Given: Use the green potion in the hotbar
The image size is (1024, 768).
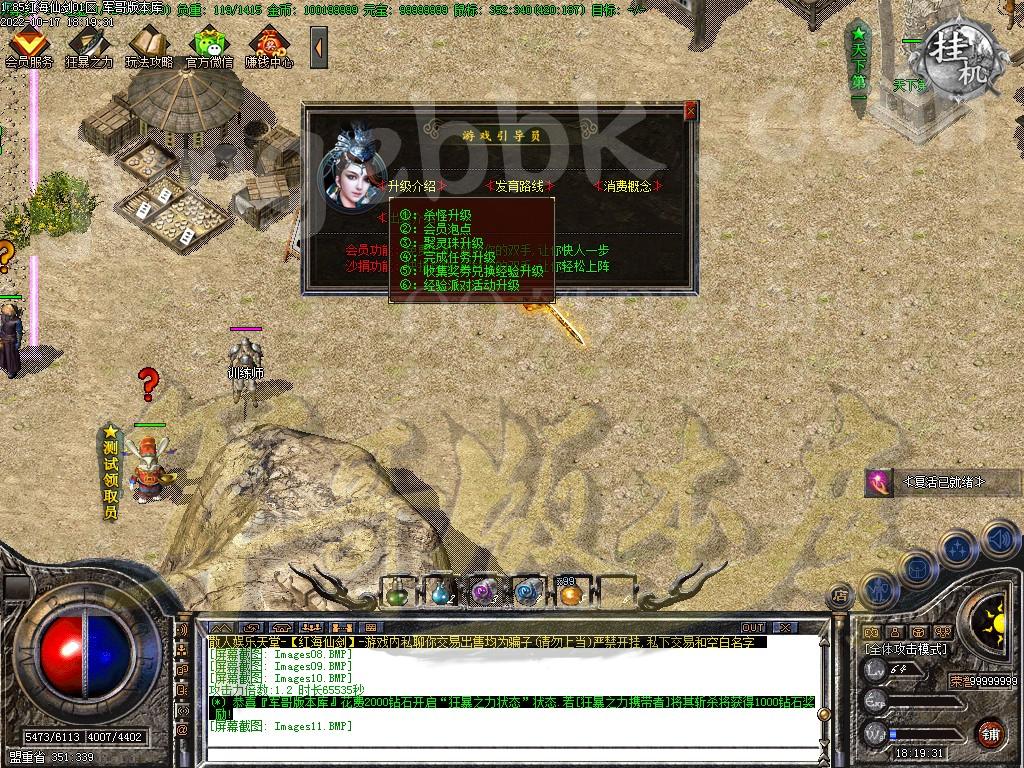Looking at the screenshot, I should [397, 593].
